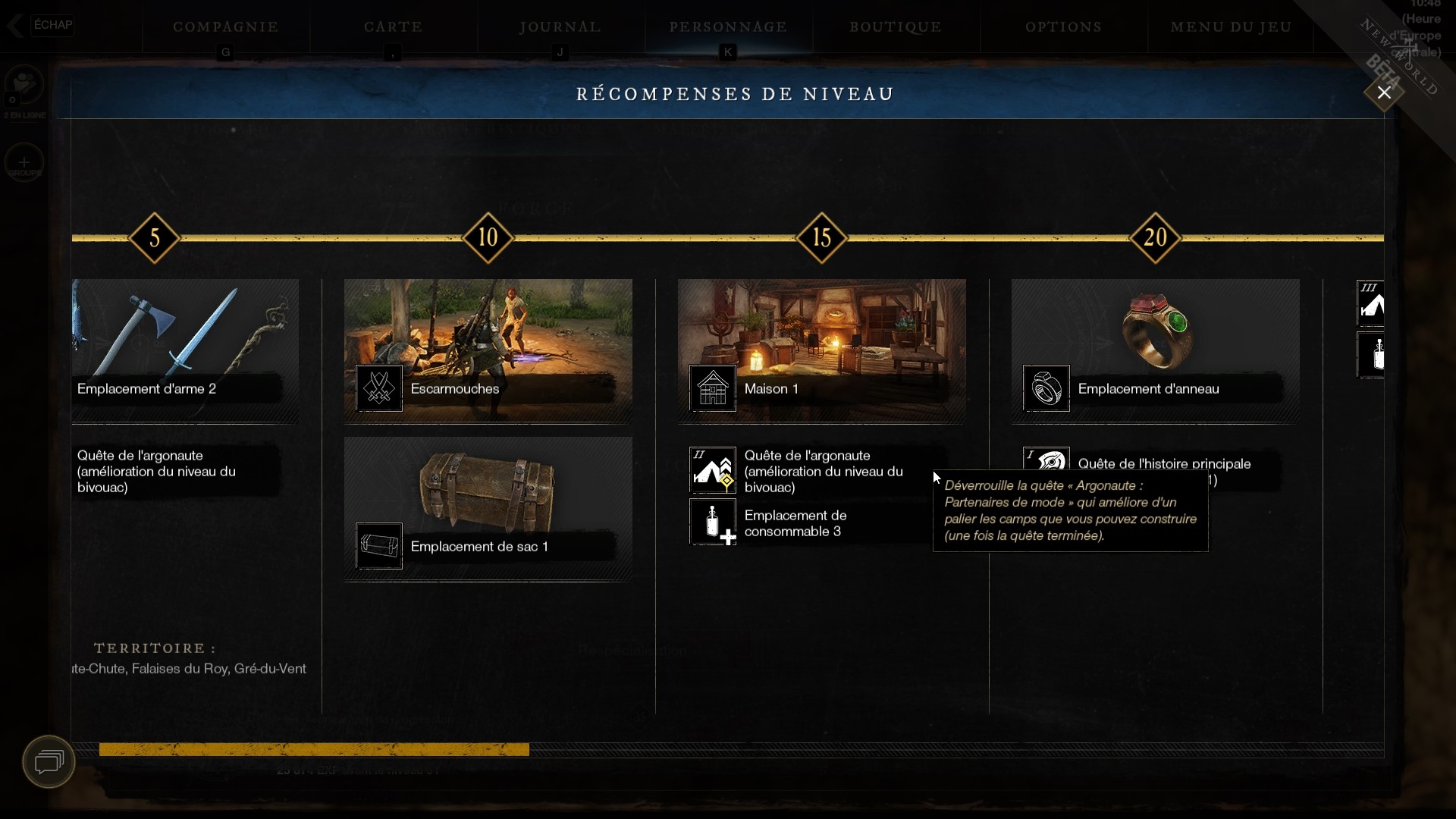This screenshot has width=1456, height=819.
Task: Select the camp tent icon for level 25 rewards
Action: point(1373,303)
